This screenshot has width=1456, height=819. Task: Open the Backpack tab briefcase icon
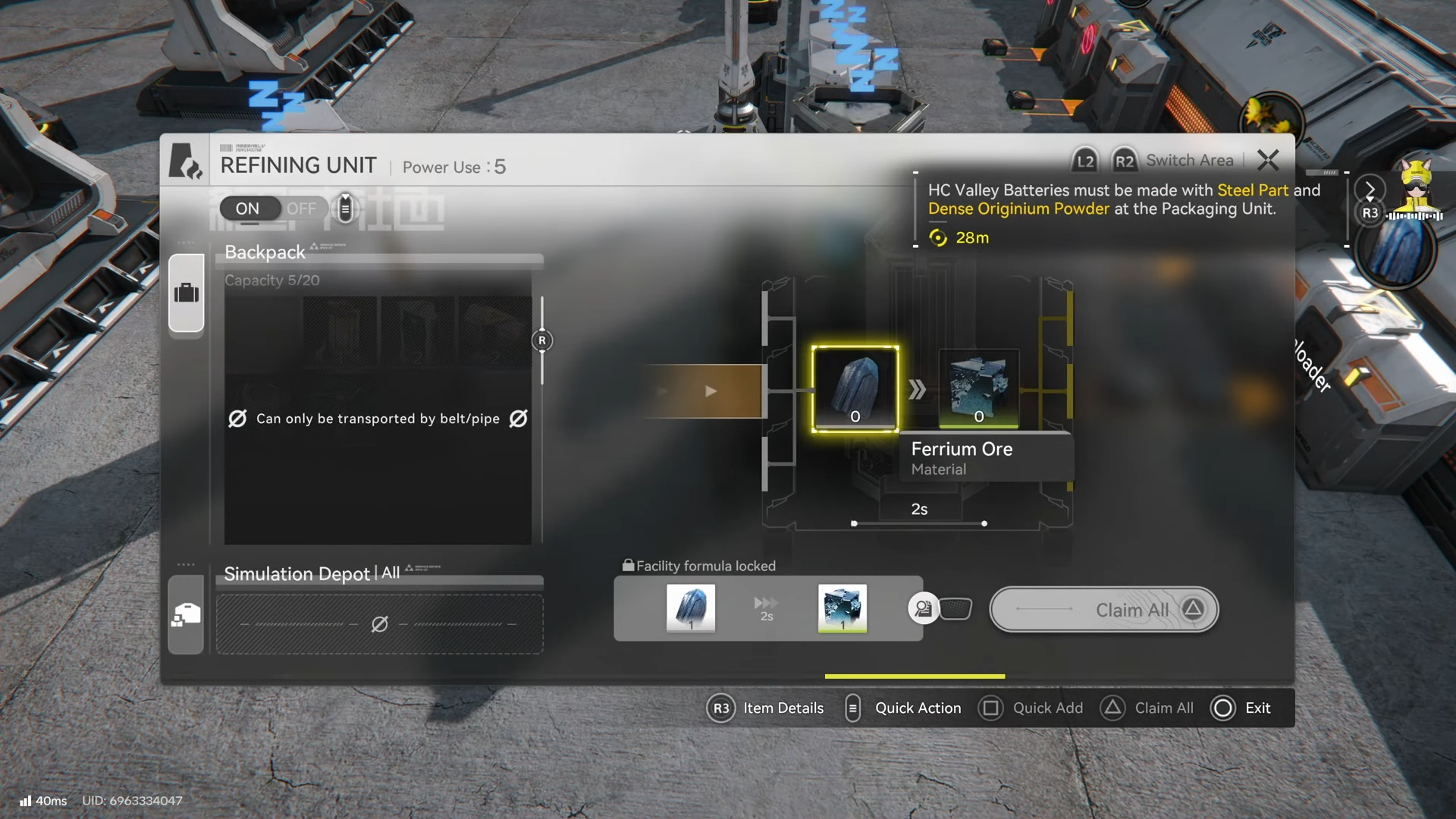coord(187,293)
